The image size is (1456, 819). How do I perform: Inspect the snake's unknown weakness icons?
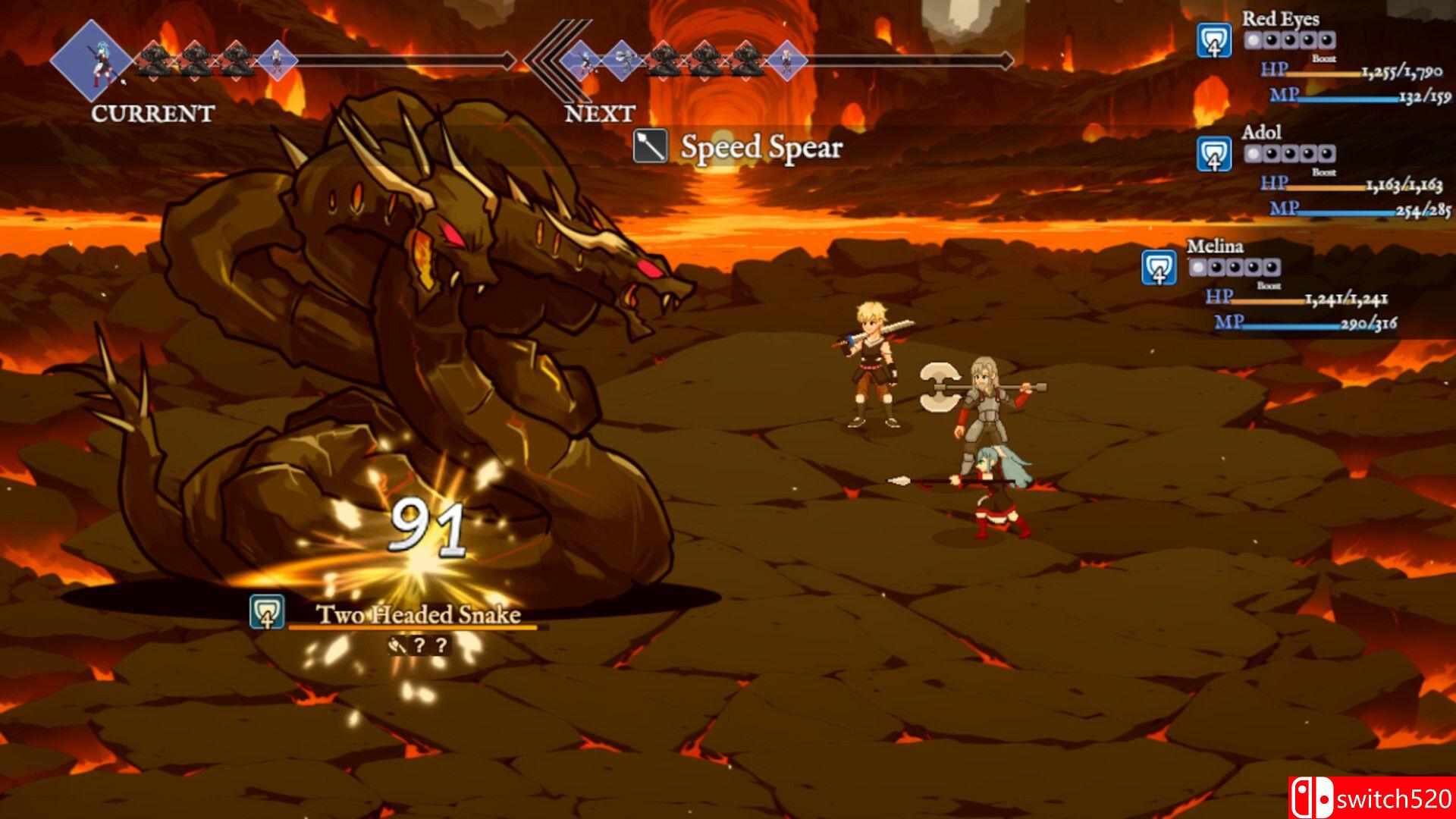point(418,646)
